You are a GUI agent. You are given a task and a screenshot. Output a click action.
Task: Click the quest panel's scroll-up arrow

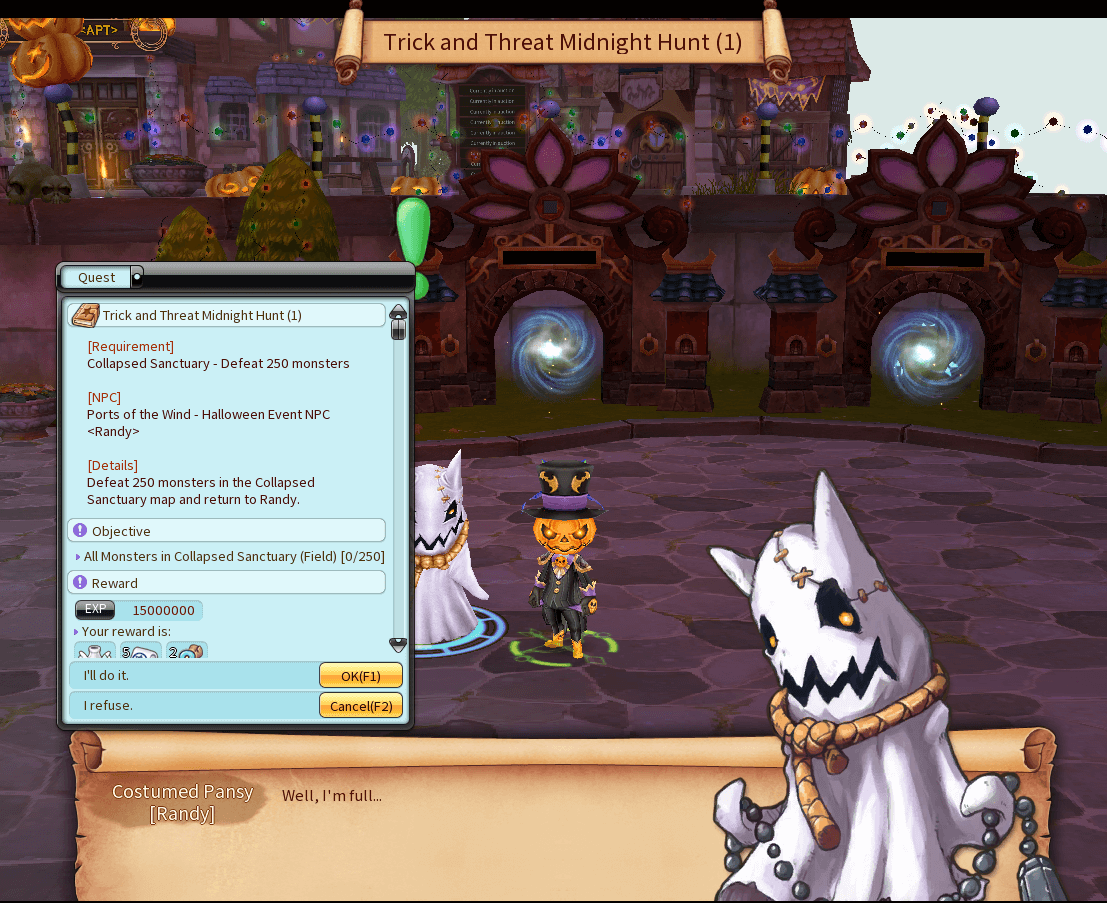point(398,312)
